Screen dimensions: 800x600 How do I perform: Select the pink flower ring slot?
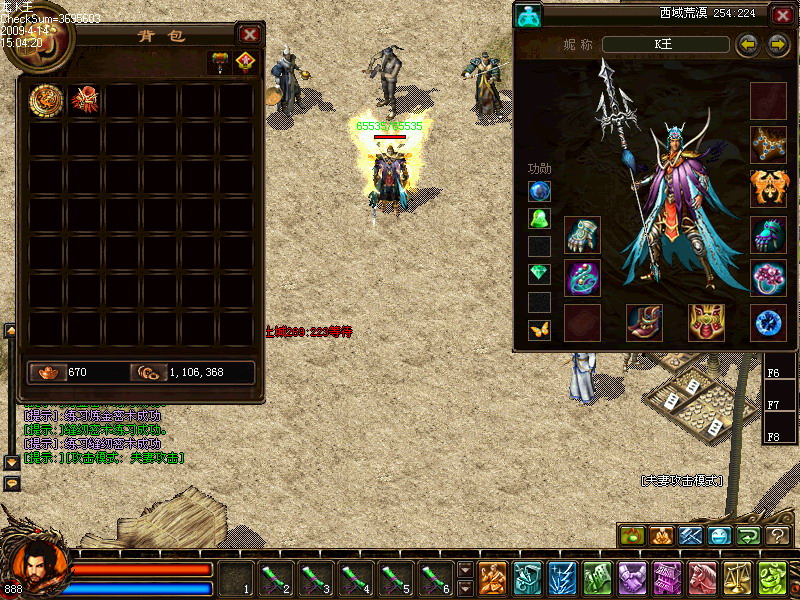(x=768, y=278)
